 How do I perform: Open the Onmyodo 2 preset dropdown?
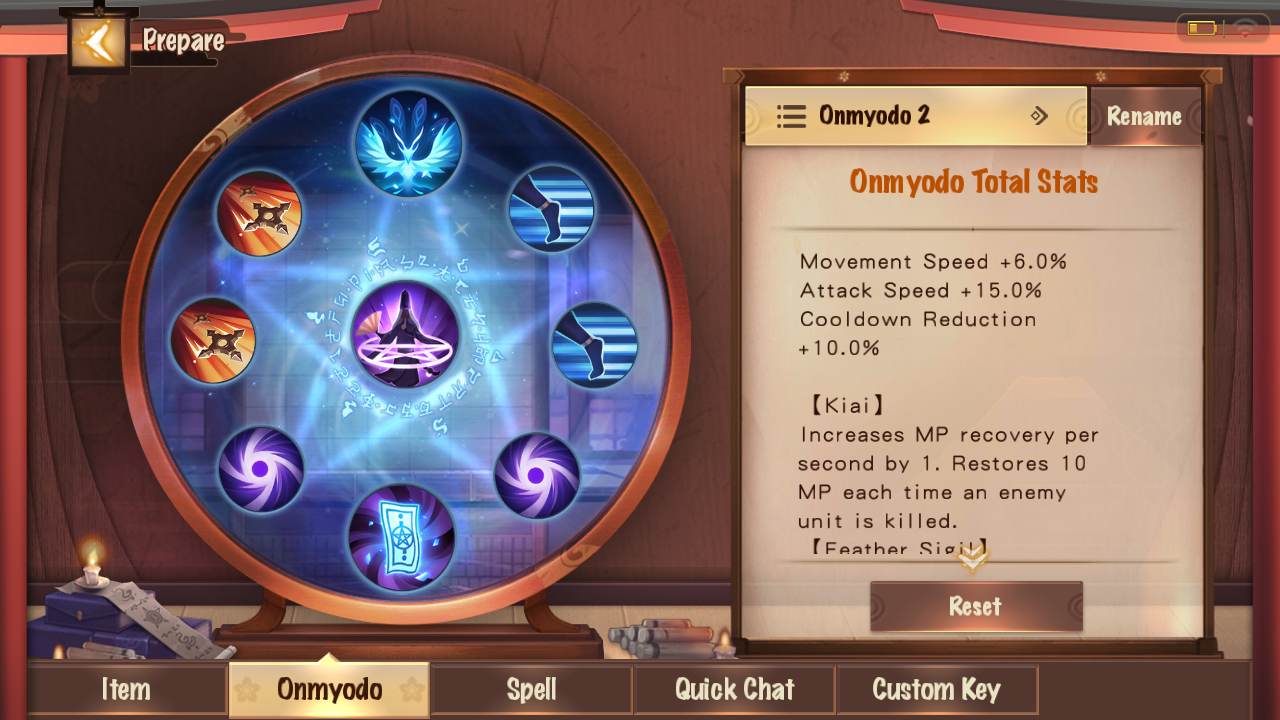coord(915,116)
